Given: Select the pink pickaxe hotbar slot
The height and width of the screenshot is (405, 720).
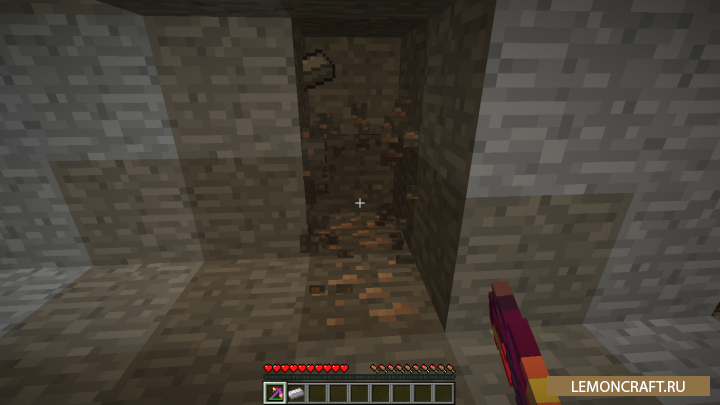Looking at the screenshot, I should (275, 392).
